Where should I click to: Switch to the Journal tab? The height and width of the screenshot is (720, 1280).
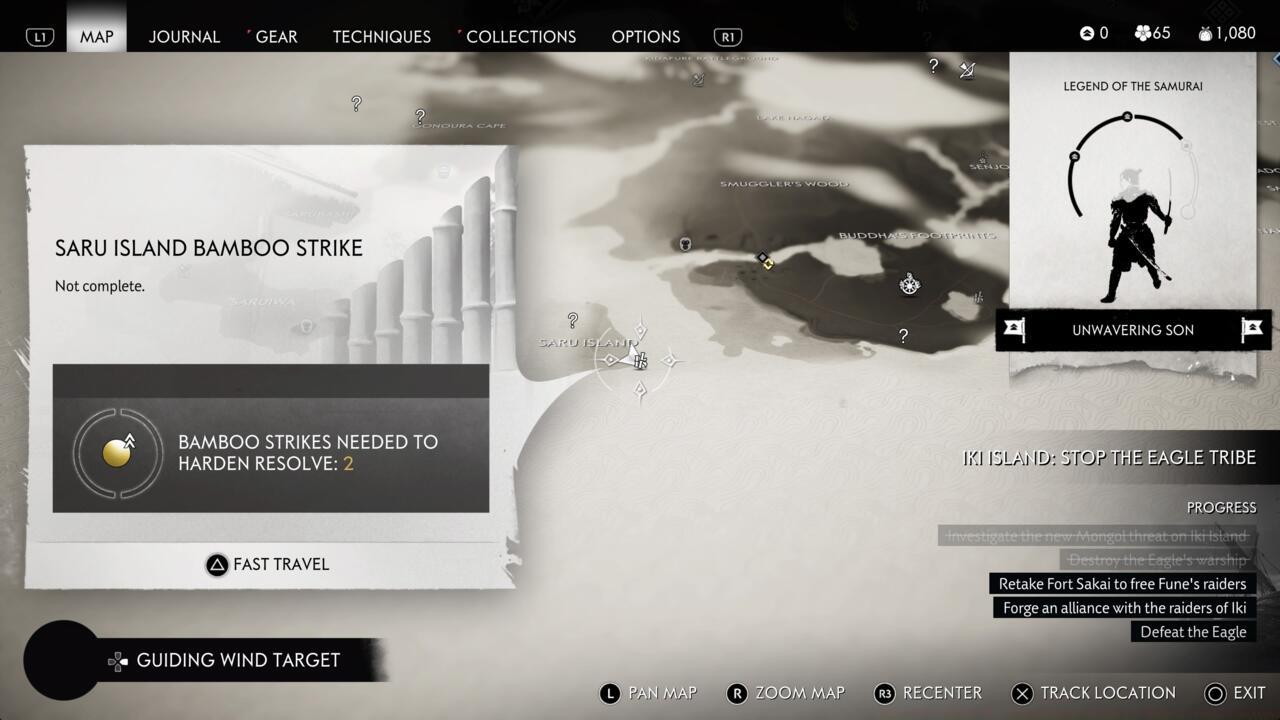tap(184, 37)
